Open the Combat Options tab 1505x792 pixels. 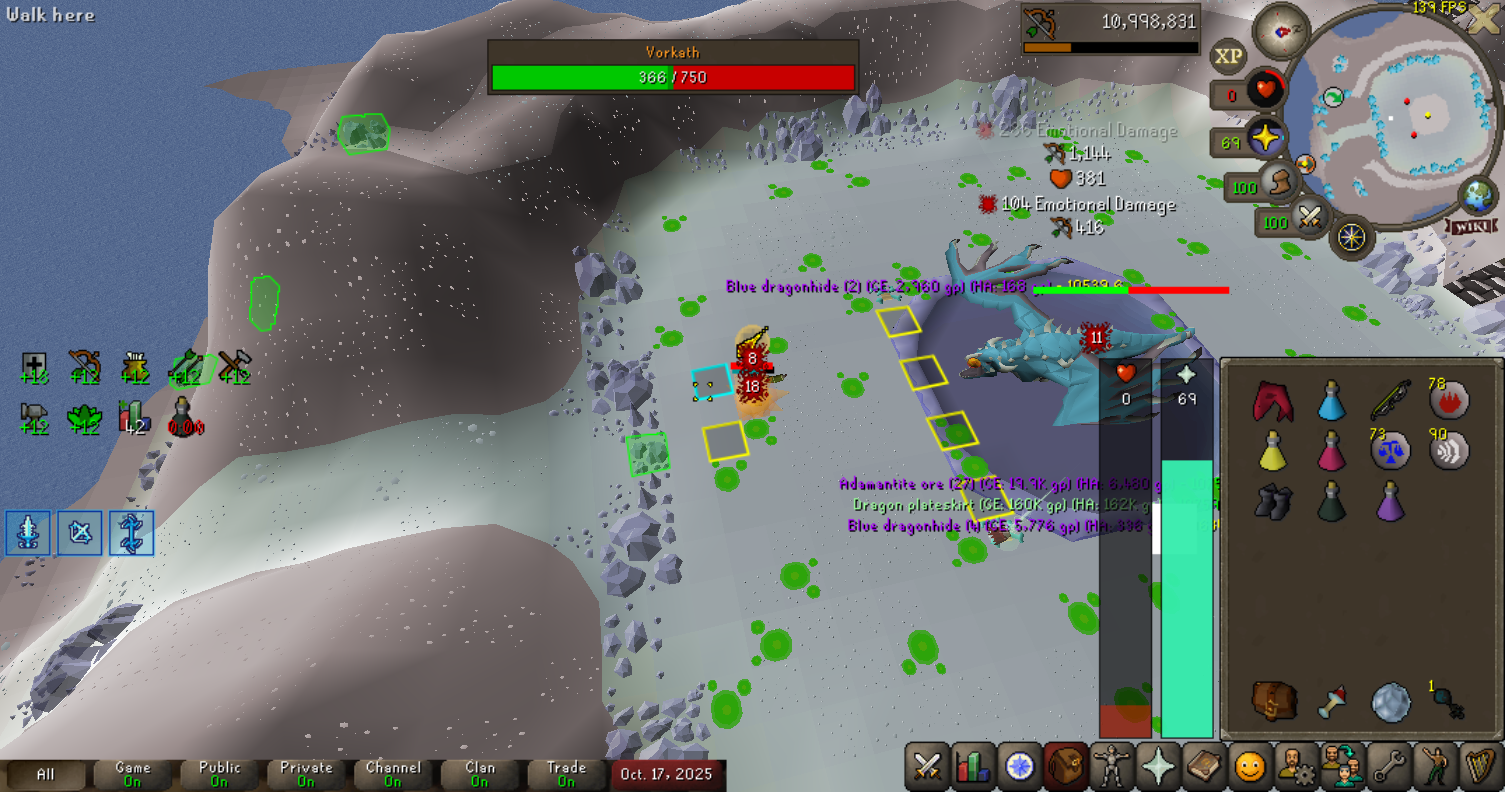click(927, 767)
